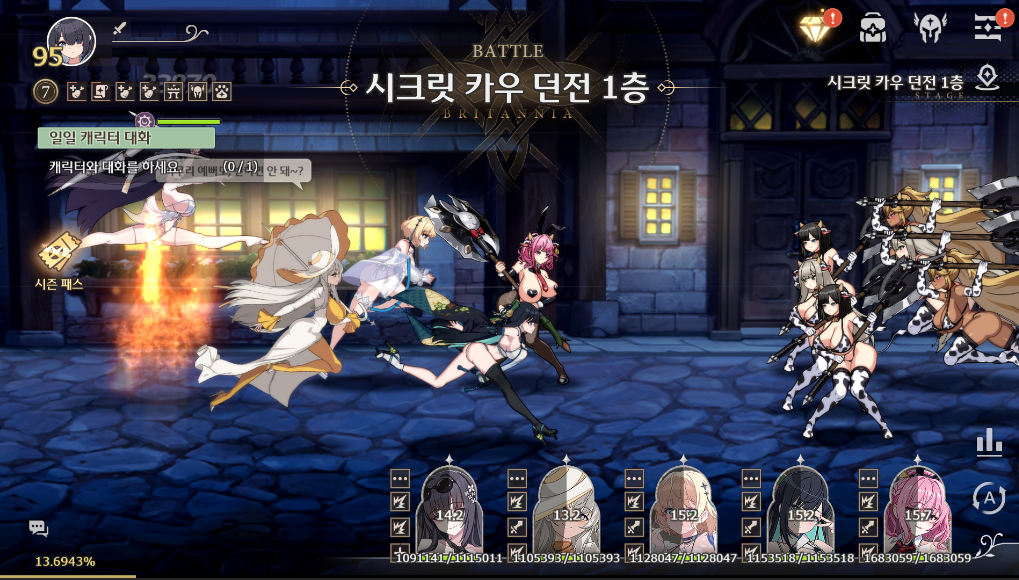This screenshot has height=580, width=1019.
Task: Click the scroll buff icon
Action: click(100, 92)
